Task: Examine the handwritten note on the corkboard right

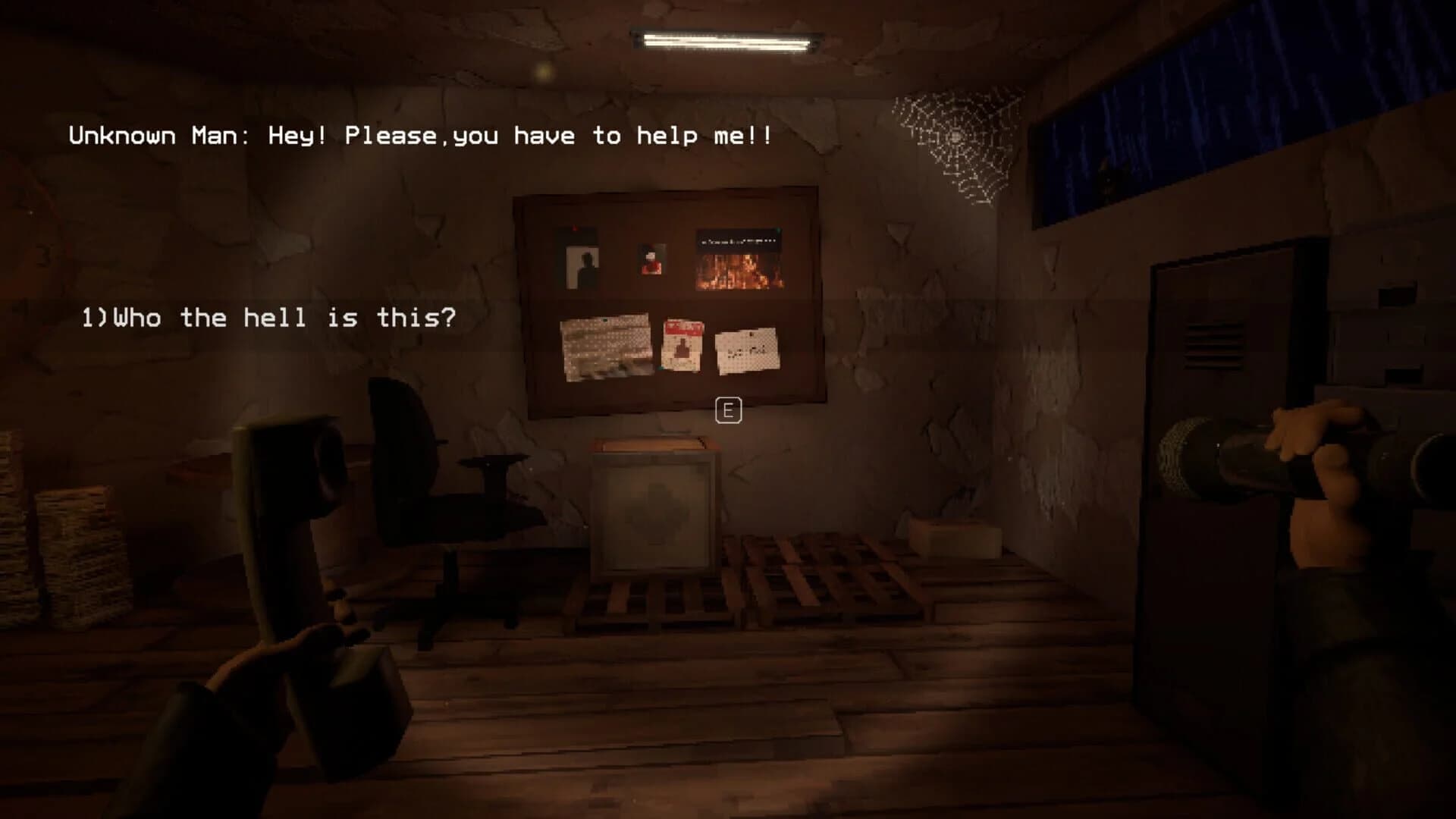Action: [747, 350]
